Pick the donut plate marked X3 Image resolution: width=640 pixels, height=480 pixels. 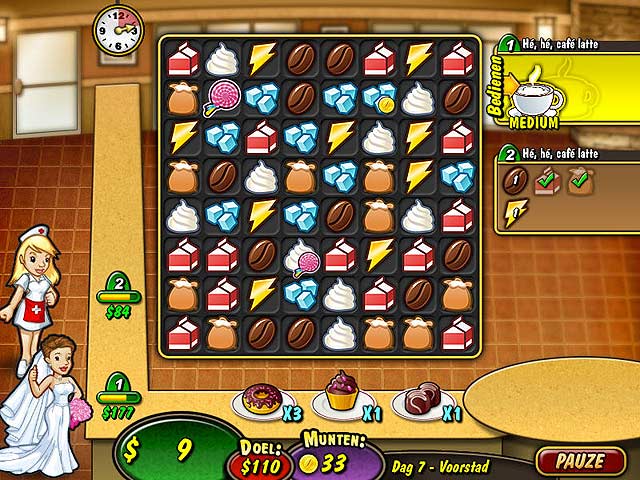click(262, 400)
